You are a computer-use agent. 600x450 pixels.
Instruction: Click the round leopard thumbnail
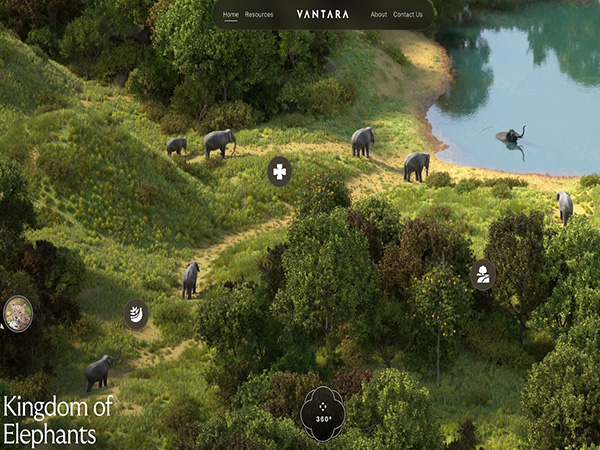[17, 313]
